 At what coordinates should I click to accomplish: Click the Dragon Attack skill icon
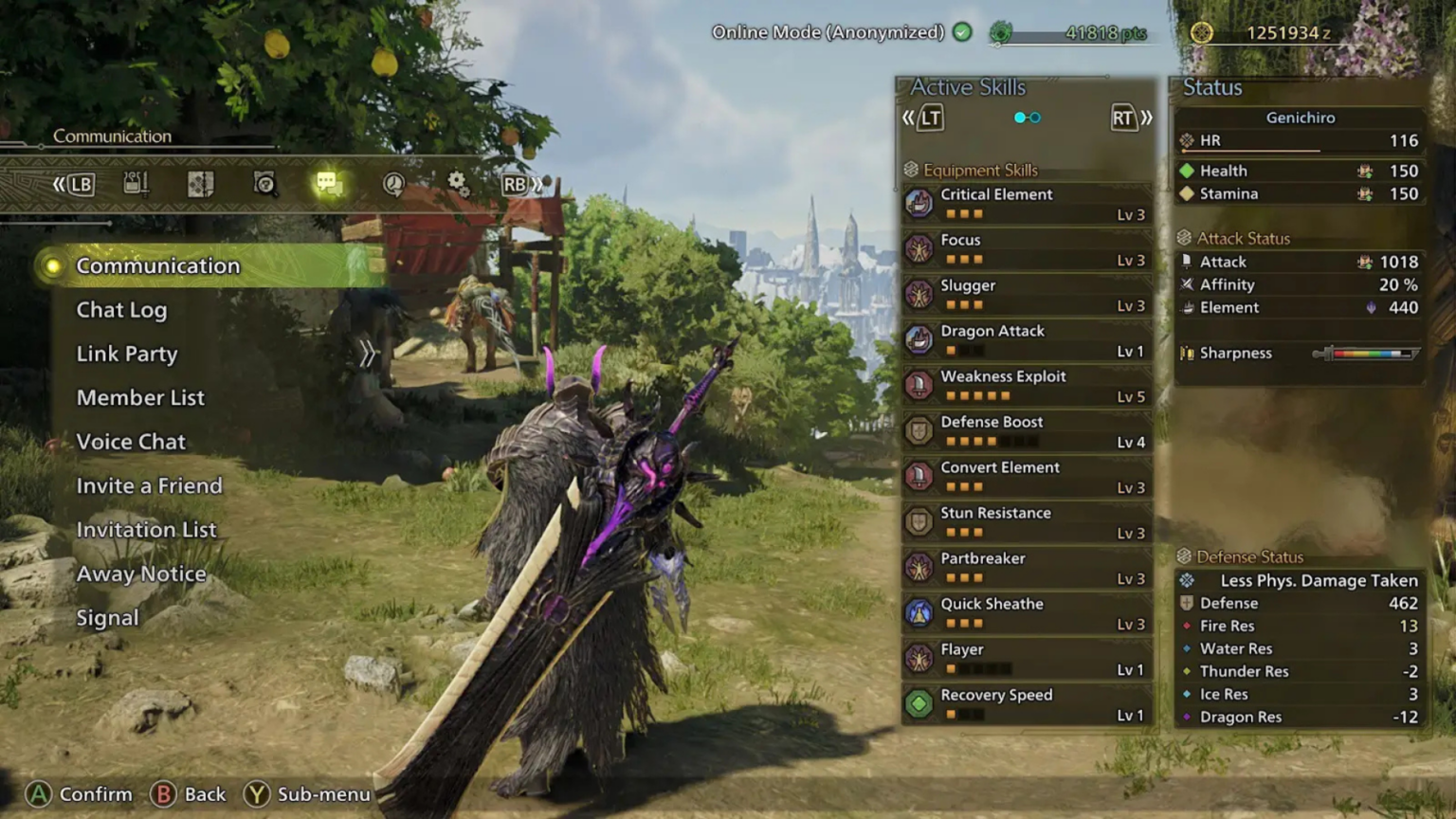(x=919, y=339)
